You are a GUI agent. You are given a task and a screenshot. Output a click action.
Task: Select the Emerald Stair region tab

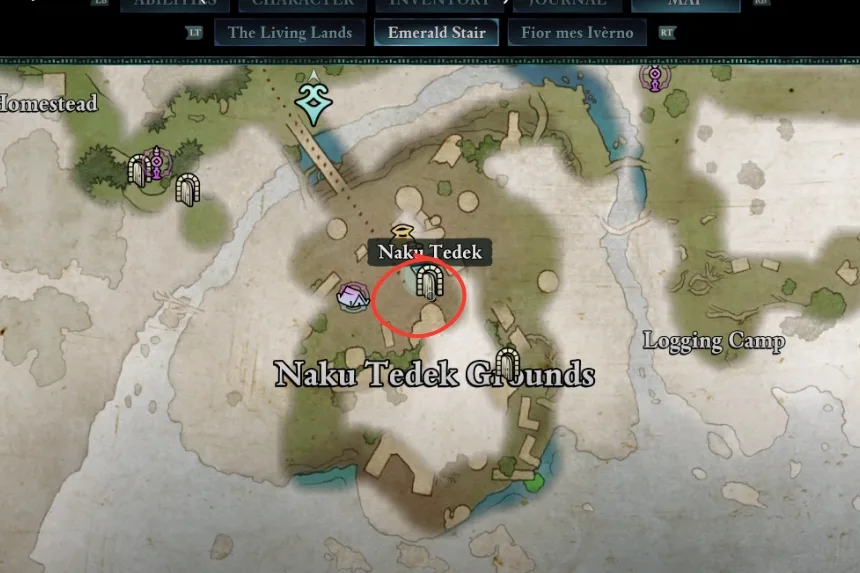(436, 33)
